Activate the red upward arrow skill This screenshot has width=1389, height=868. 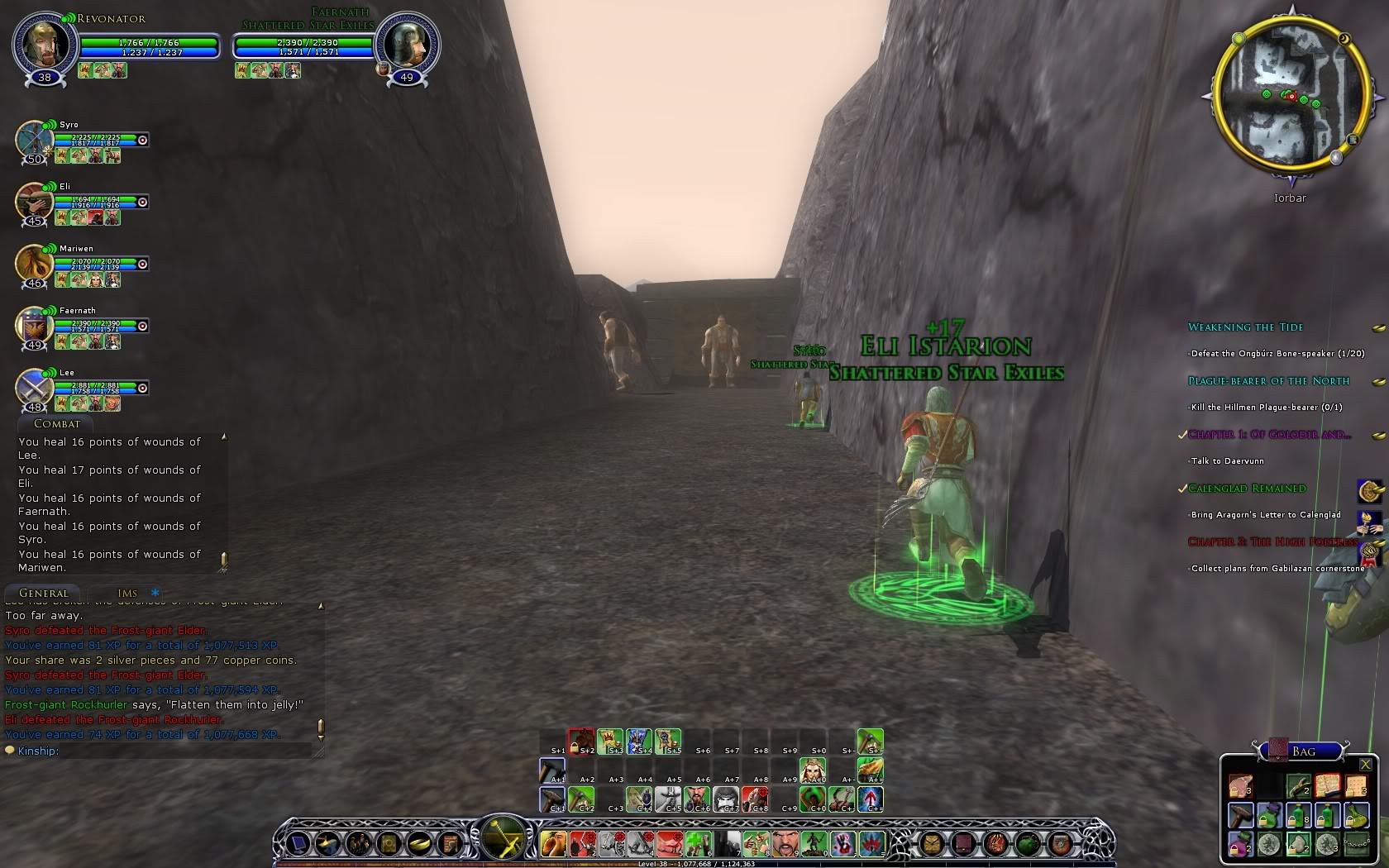871,799
